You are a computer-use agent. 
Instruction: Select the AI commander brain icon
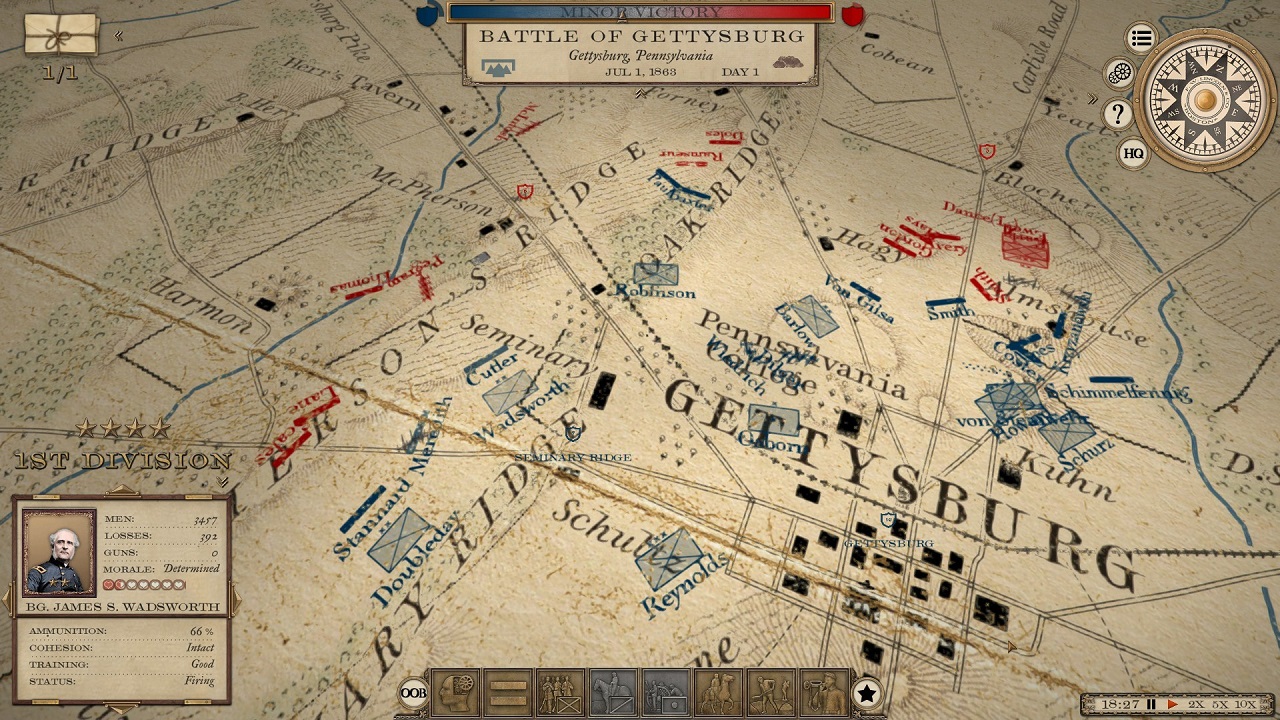456,694
